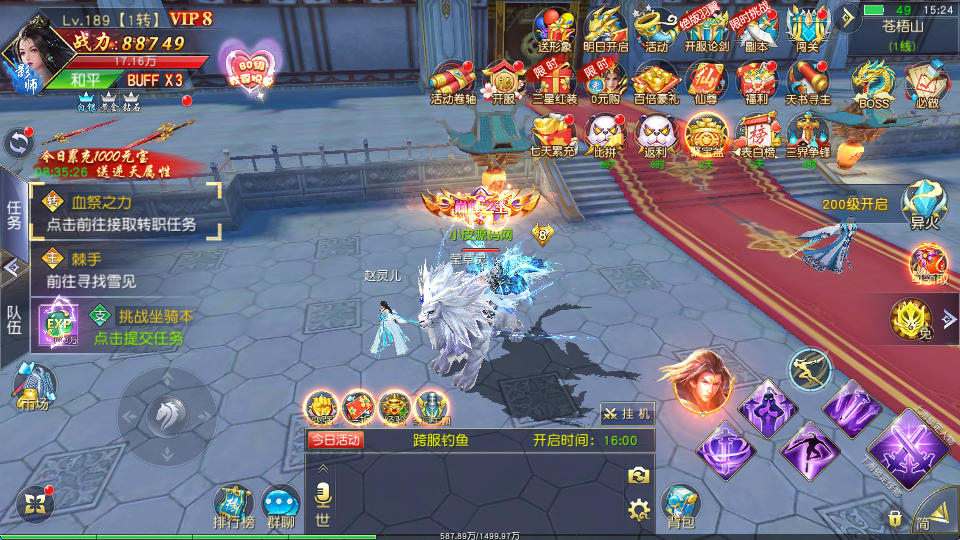Open the 排行榜 leaderboard

pyautogui.click(x=234, y=506)
